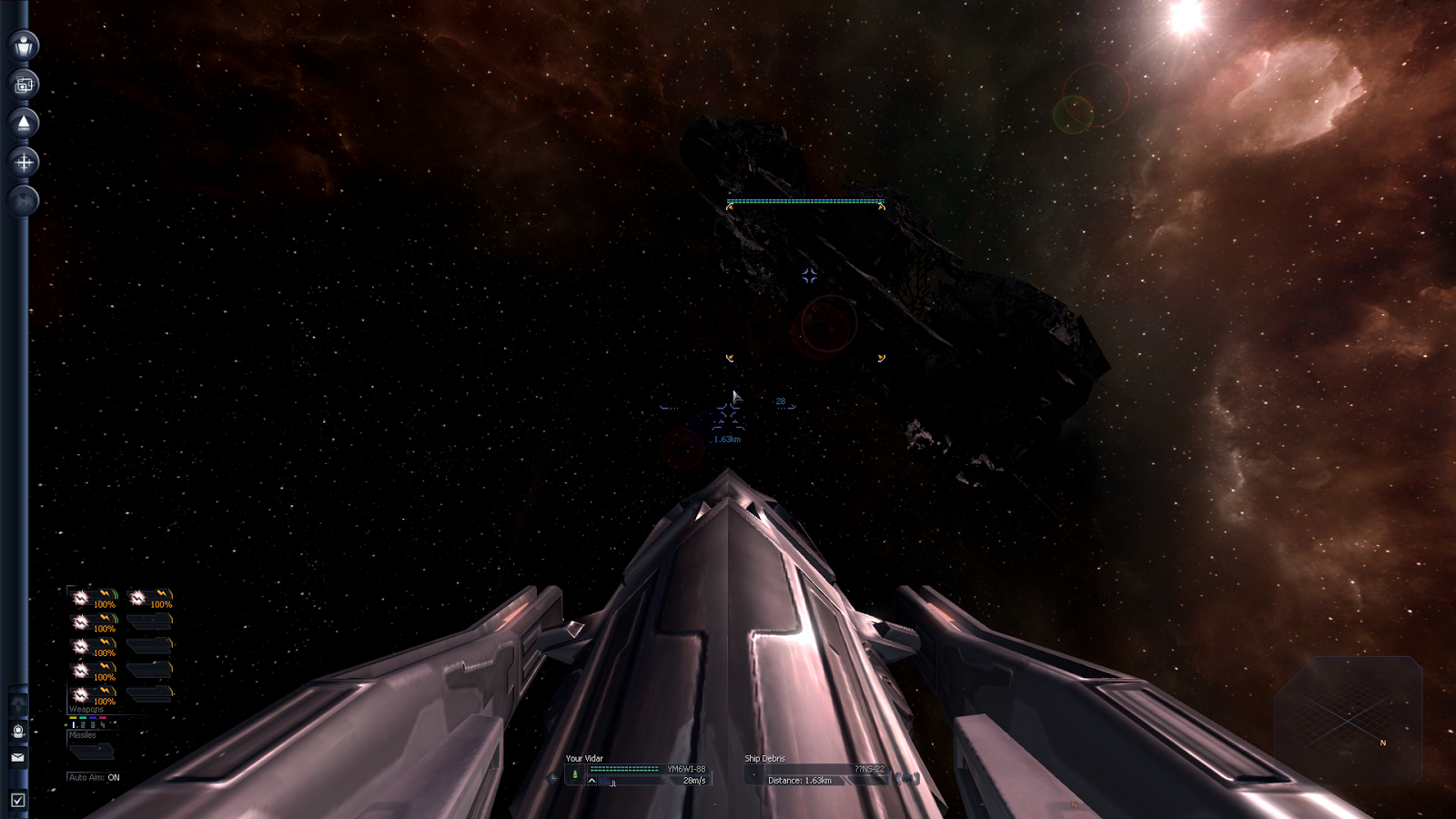This screenshot has width=1456, height=819.
Task: Select the crosshair navigation sidebar icon
Action: [24, 162]
